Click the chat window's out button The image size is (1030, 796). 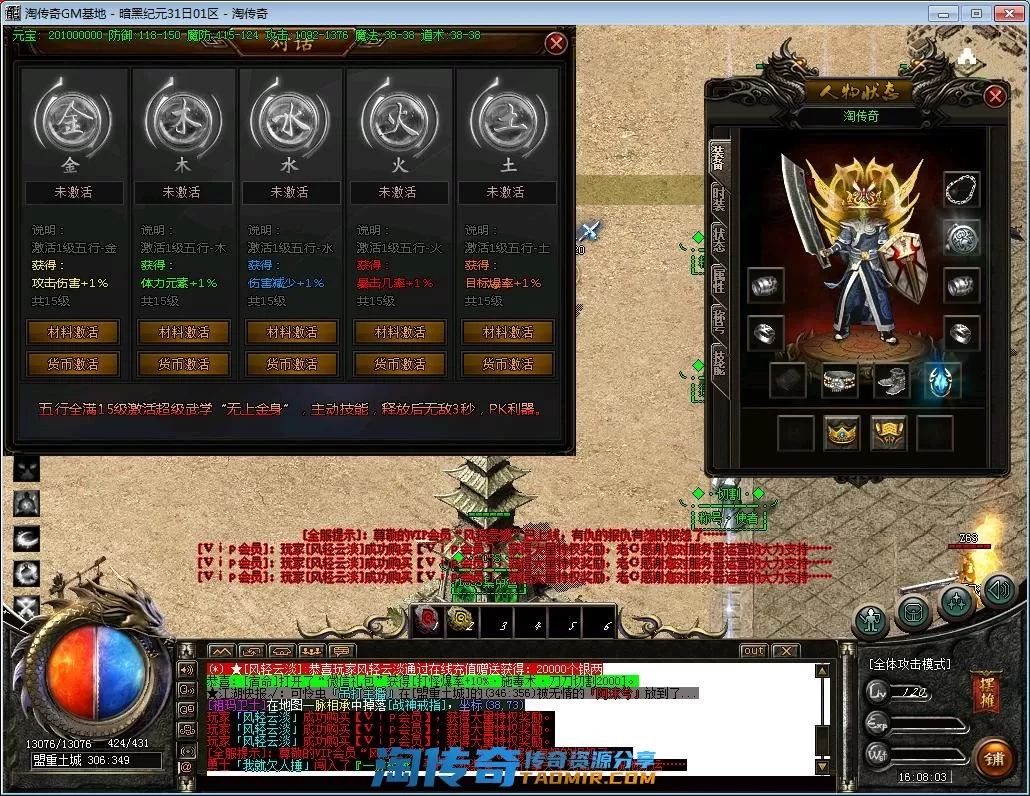click(x=753, y=651)
